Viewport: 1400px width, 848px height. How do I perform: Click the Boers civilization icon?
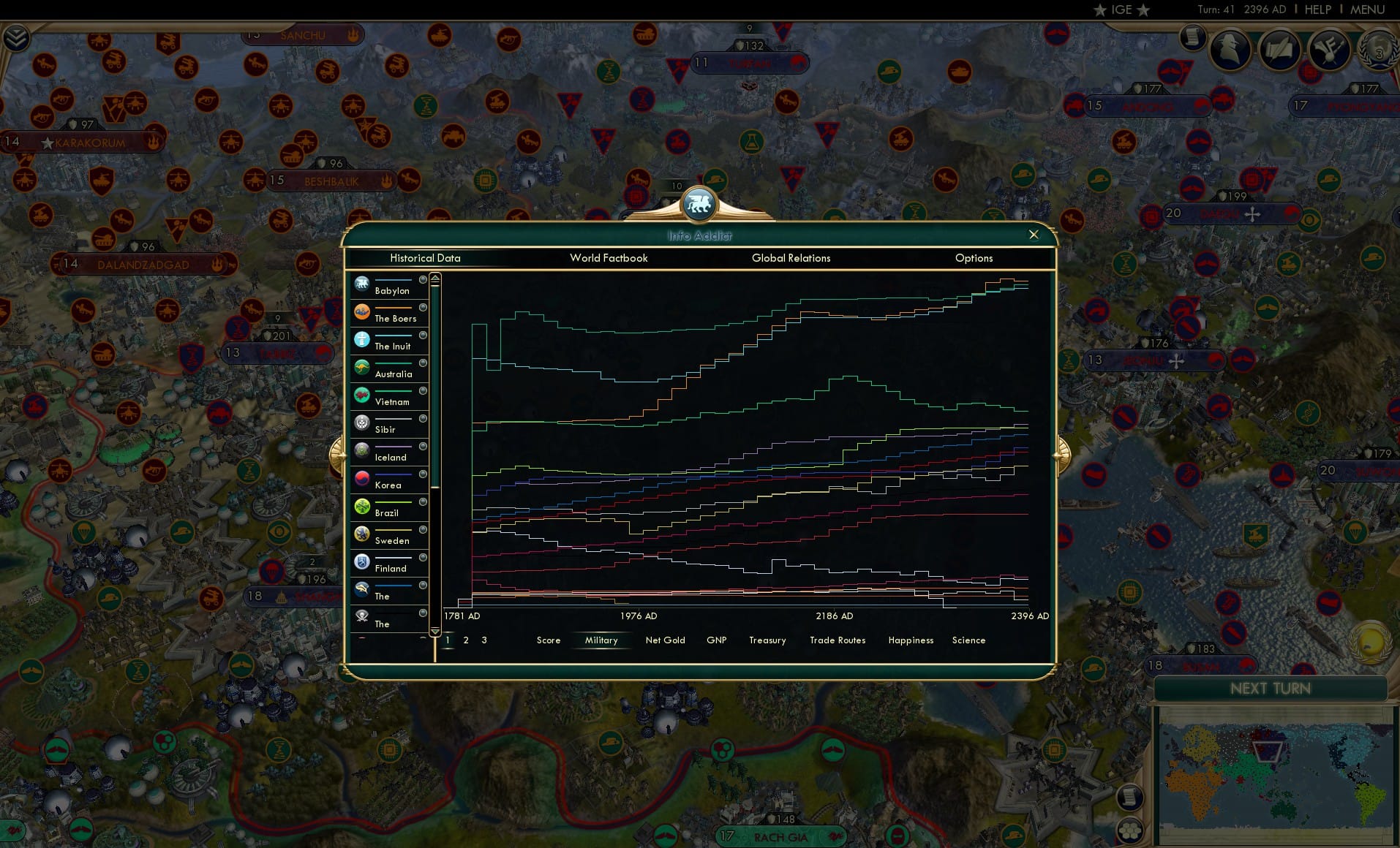(362, 311)
